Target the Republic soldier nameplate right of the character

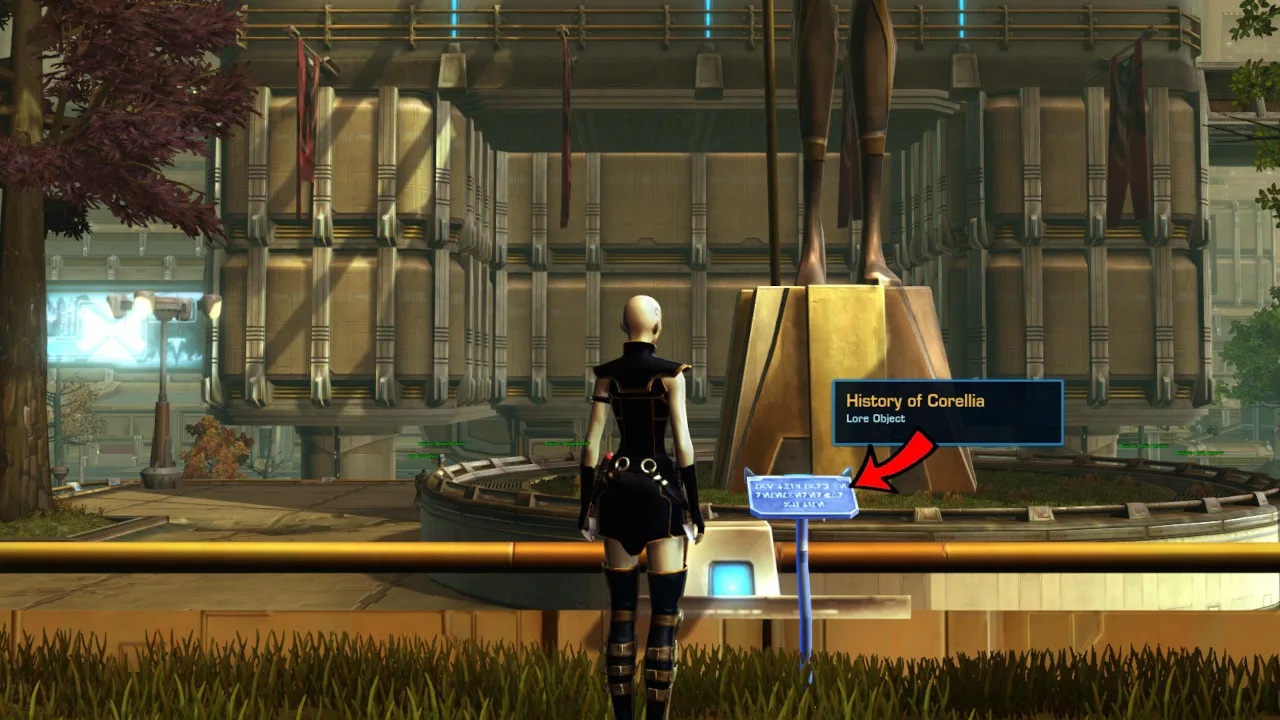coord(567,443)
